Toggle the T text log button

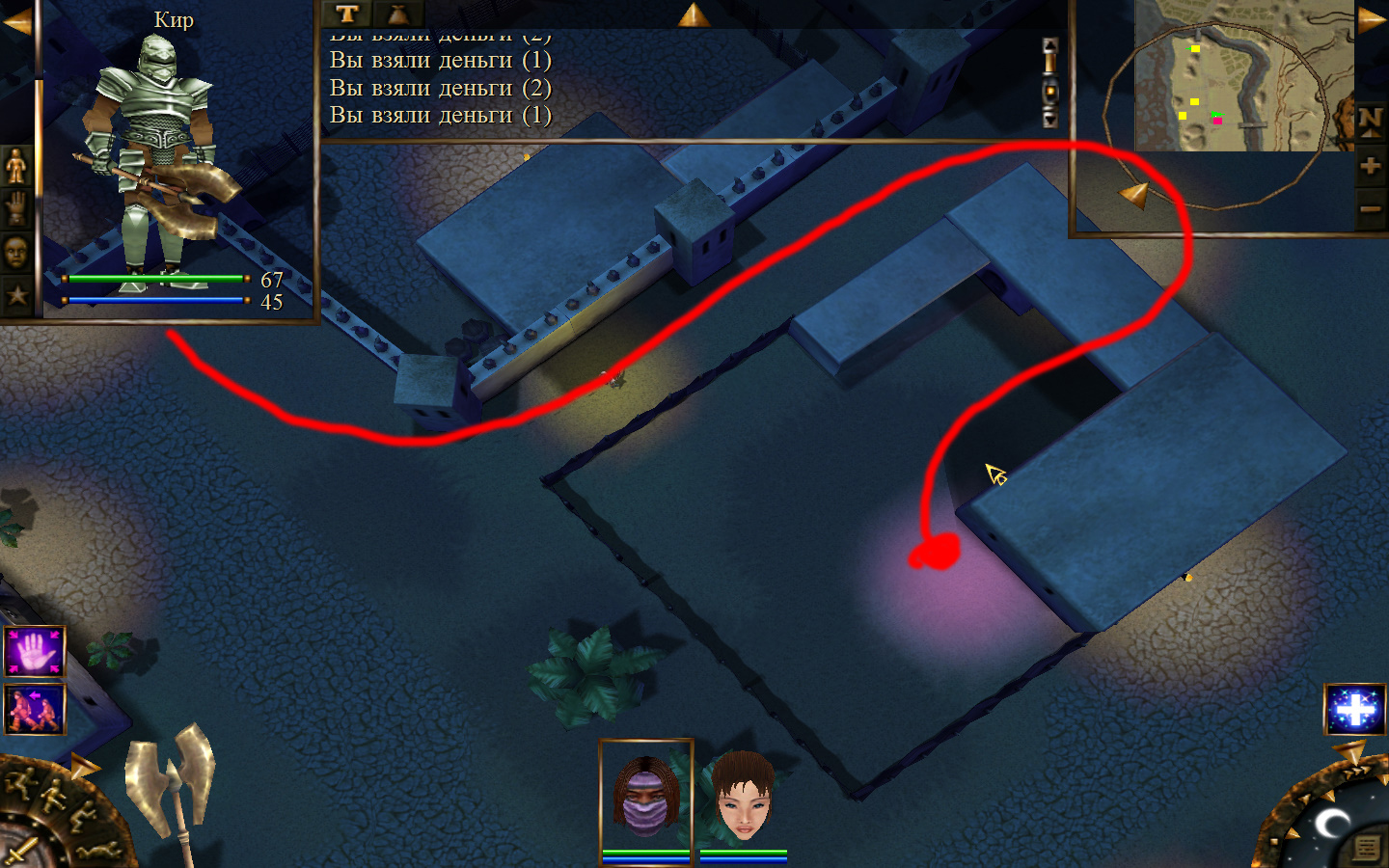pyautogui.click(x=347, y=14)
